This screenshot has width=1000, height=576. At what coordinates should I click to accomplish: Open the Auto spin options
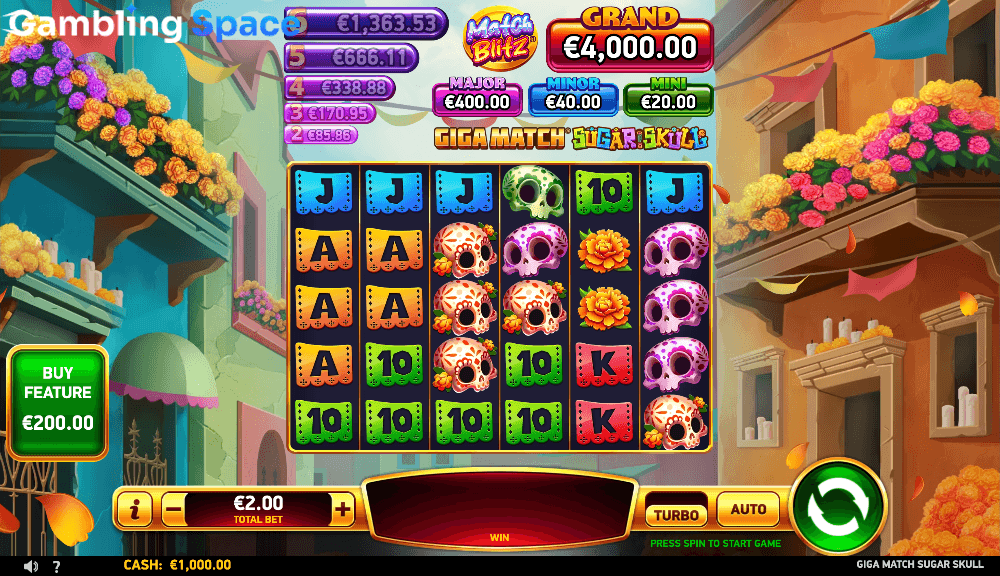coord(748,510)
